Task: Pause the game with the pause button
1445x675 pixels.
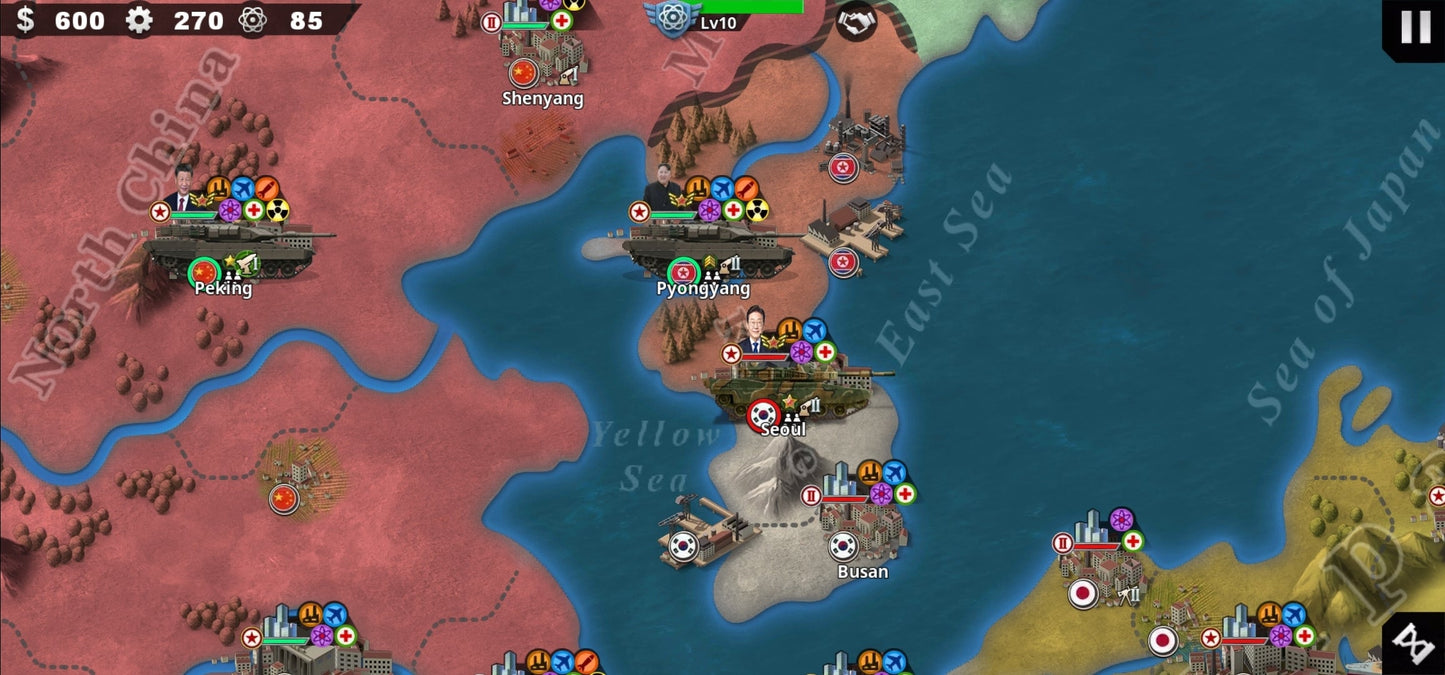Action: point(1415,28)
